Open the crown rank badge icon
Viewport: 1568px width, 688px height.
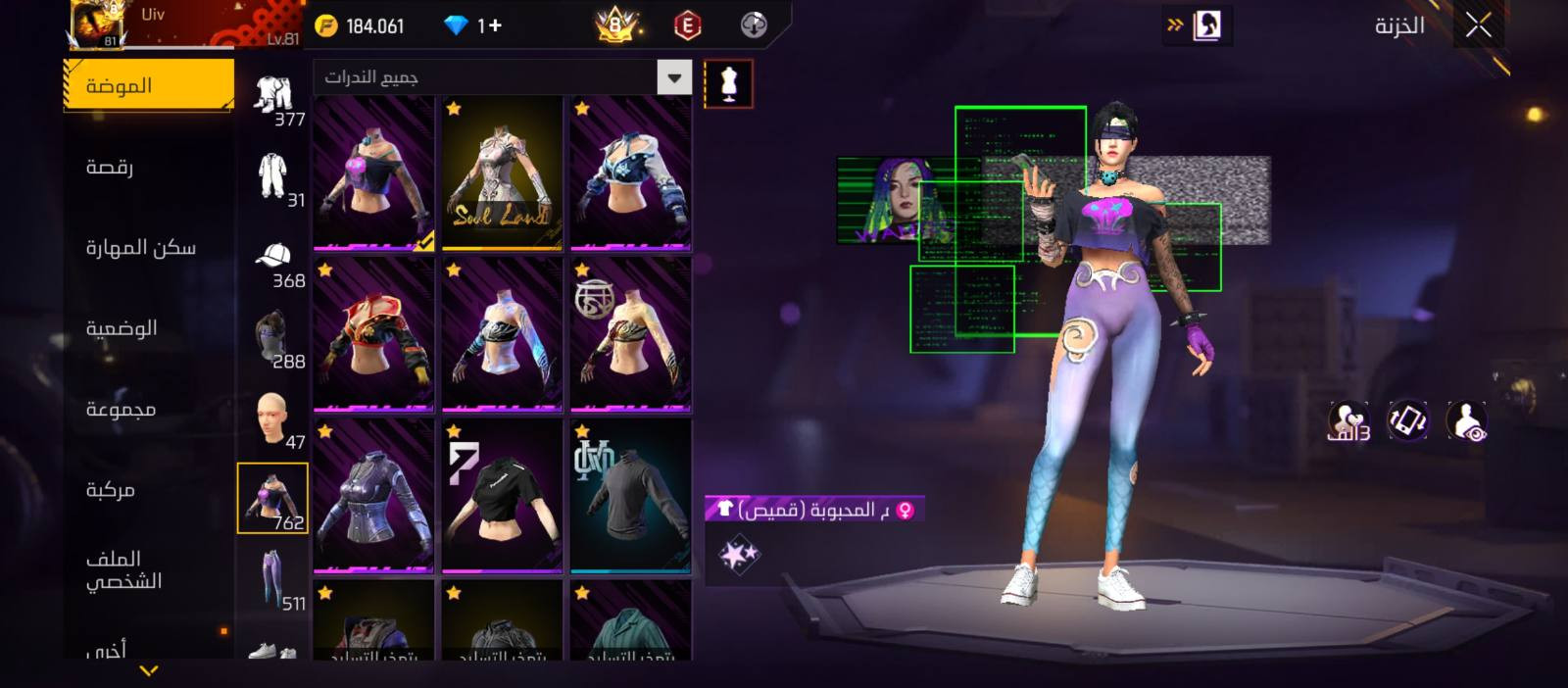(616, 25)
